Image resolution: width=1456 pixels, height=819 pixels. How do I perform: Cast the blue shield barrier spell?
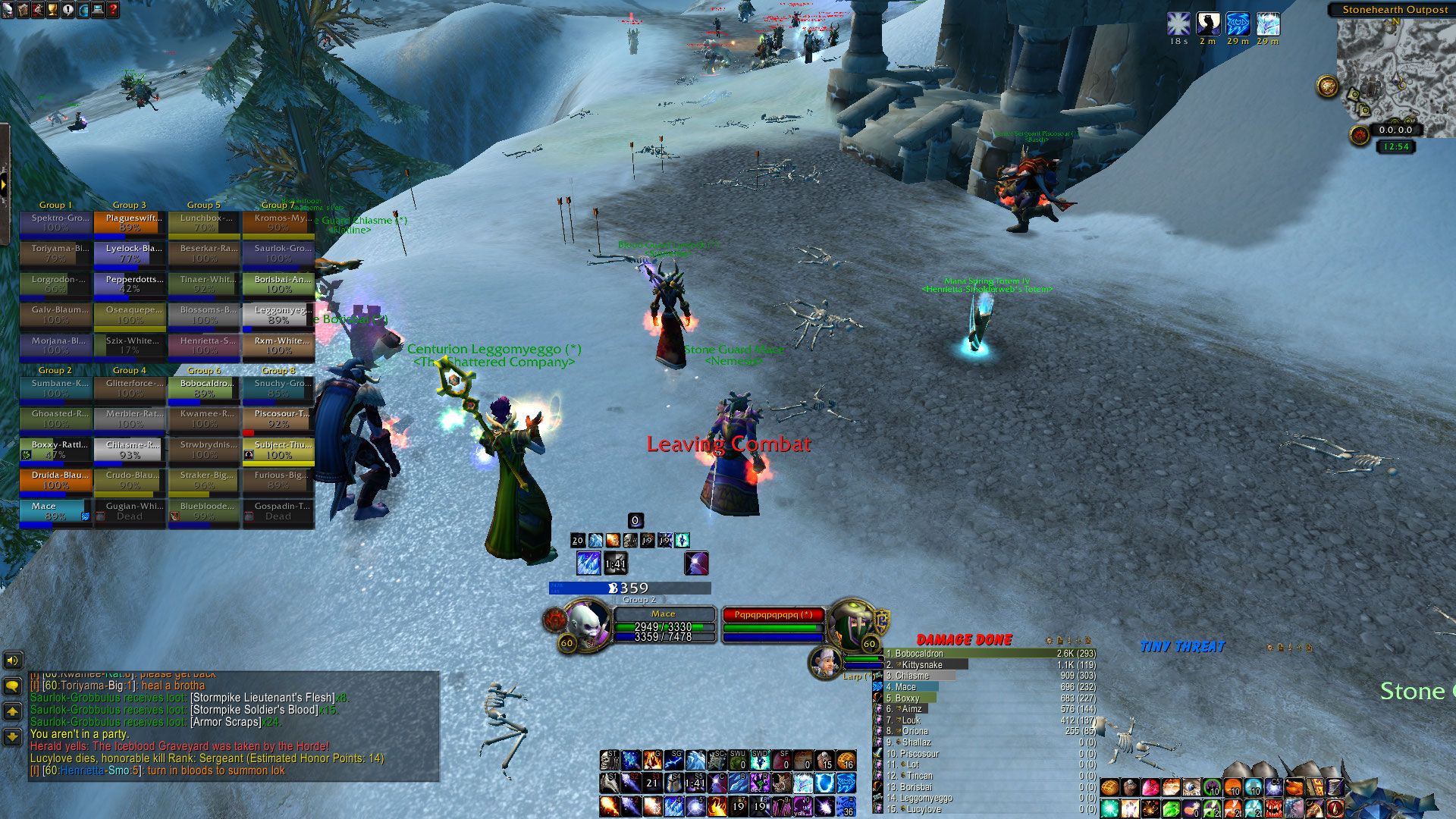[825, 783]
